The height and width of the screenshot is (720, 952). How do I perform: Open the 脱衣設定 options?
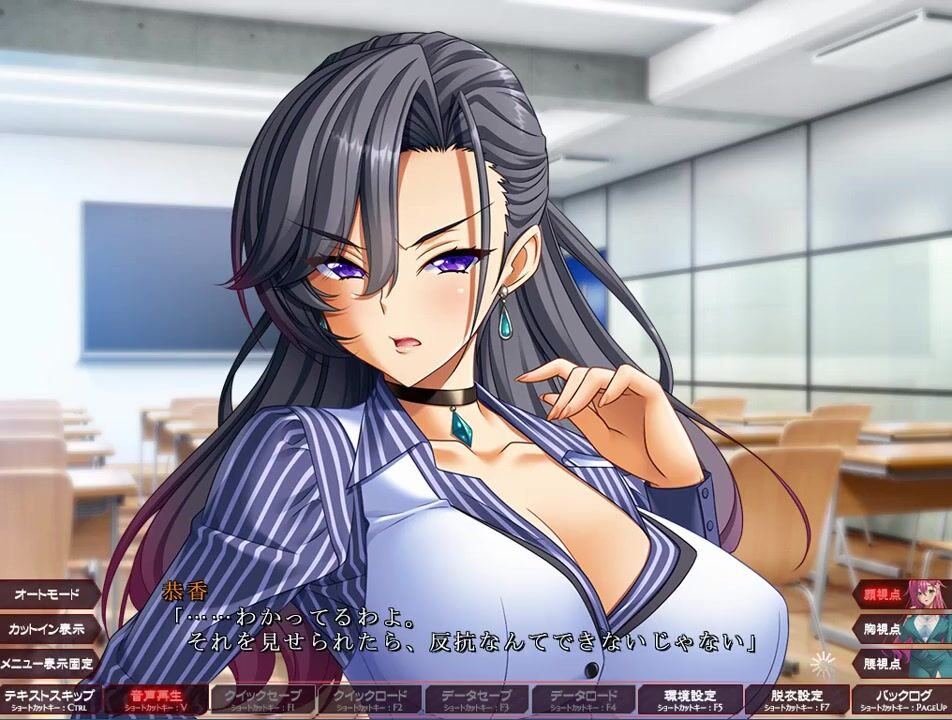click(x=796, y=699)
